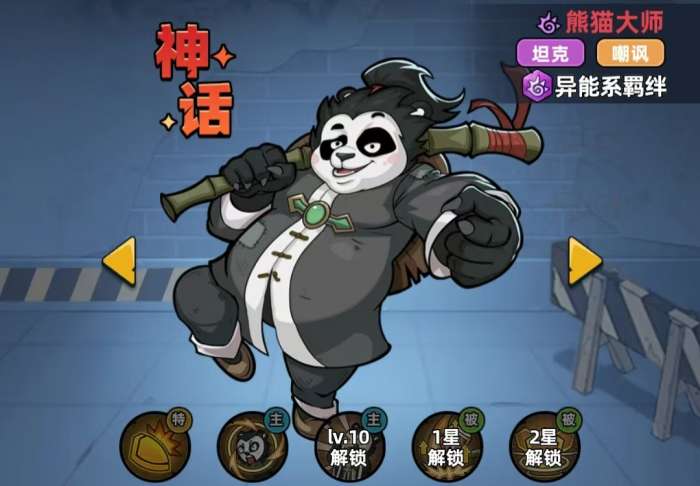View the shield special skill icon
The image size is (700, 486).
click(x=153, y=445)
